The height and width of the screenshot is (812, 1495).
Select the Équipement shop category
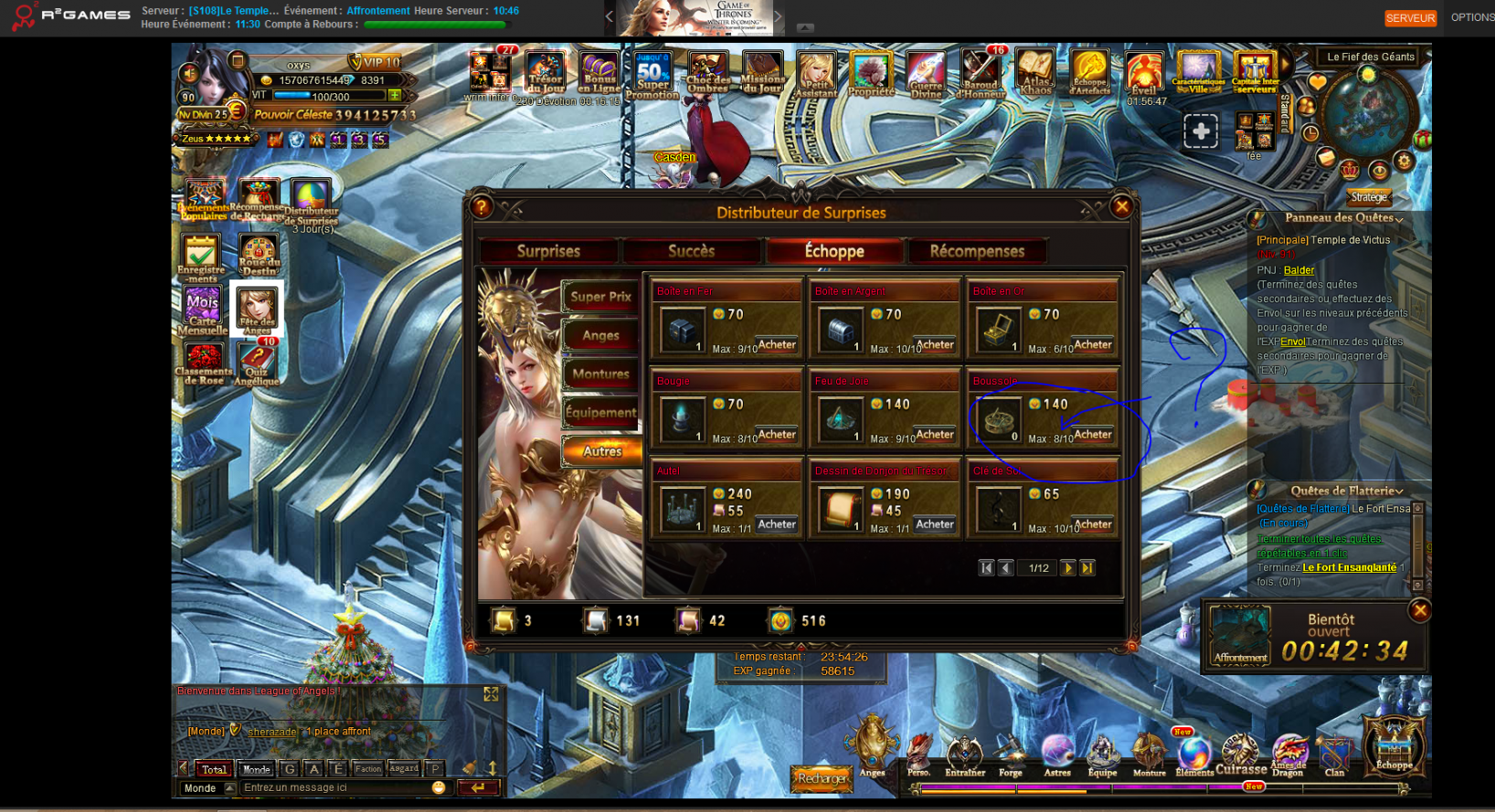pyautogui.click(x=600, y=413)
